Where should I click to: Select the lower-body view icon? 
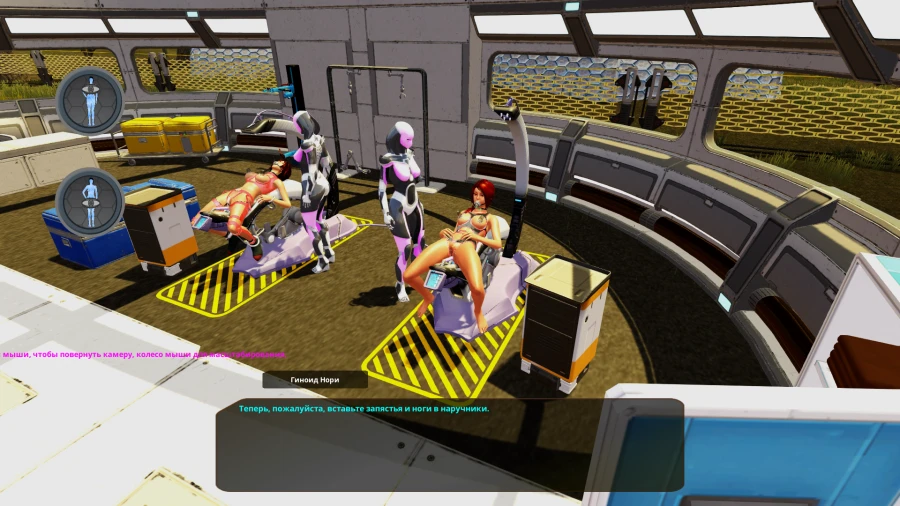(x=90, y=202)
